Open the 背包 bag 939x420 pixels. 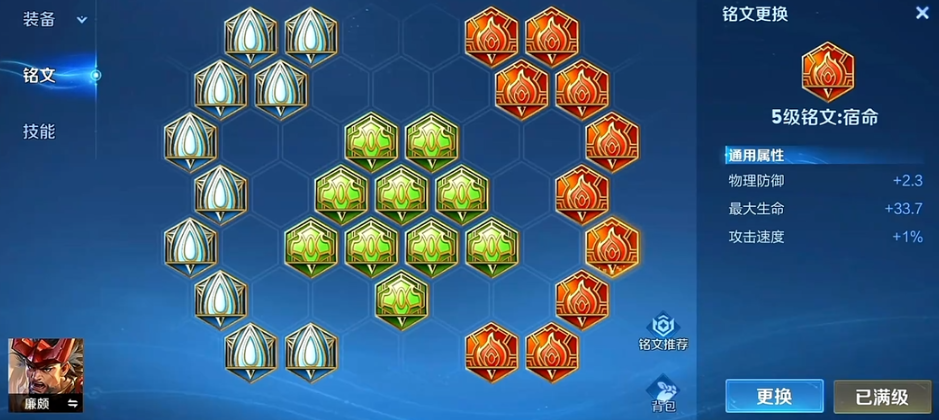tap(662, 392)
